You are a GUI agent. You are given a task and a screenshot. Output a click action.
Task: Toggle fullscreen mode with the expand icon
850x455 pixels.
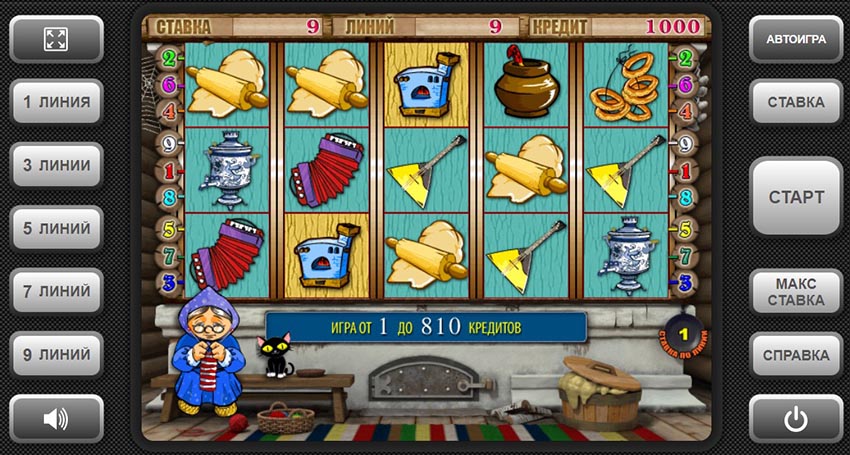coord(56,39)
